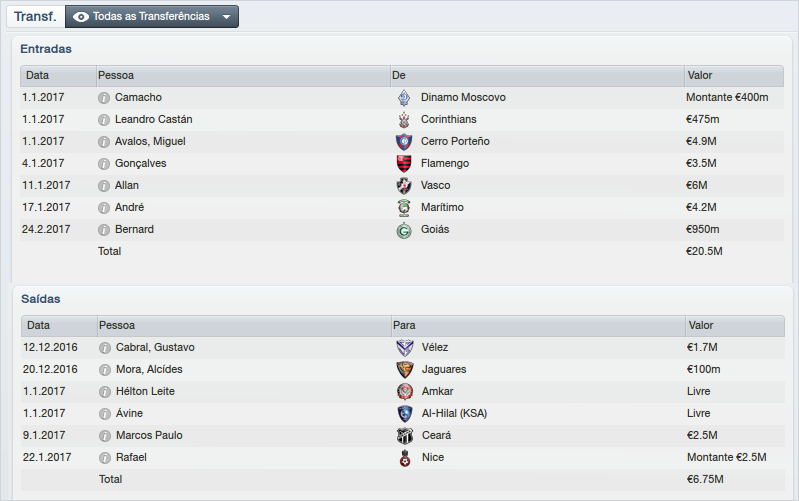Viewport: 799px width, 501px height.
Task: Open Cabral, Gustavo's player profile
Action: pos(155,347)
